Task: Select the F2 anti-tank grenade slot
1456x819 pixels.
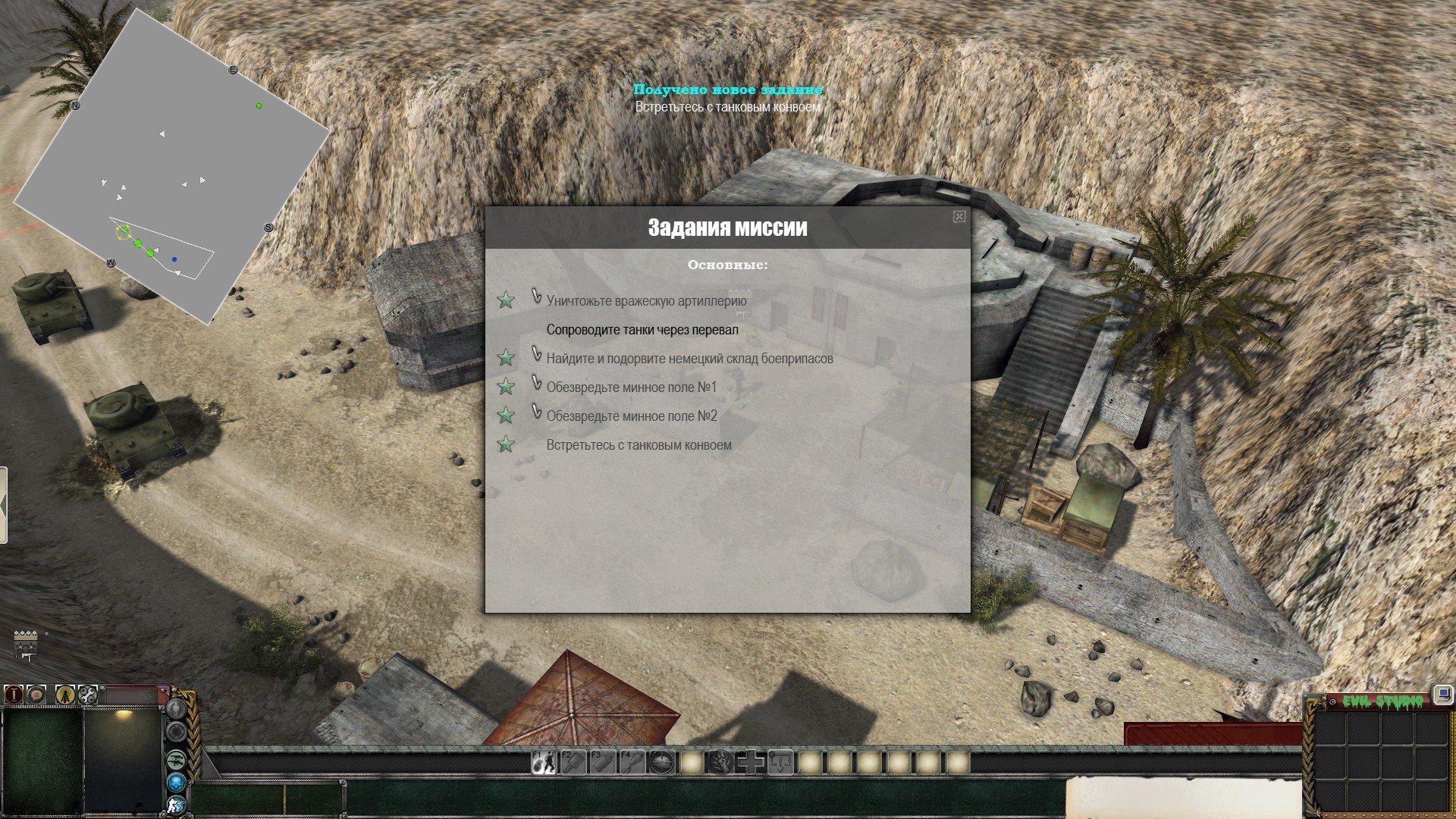Action: 573,762
